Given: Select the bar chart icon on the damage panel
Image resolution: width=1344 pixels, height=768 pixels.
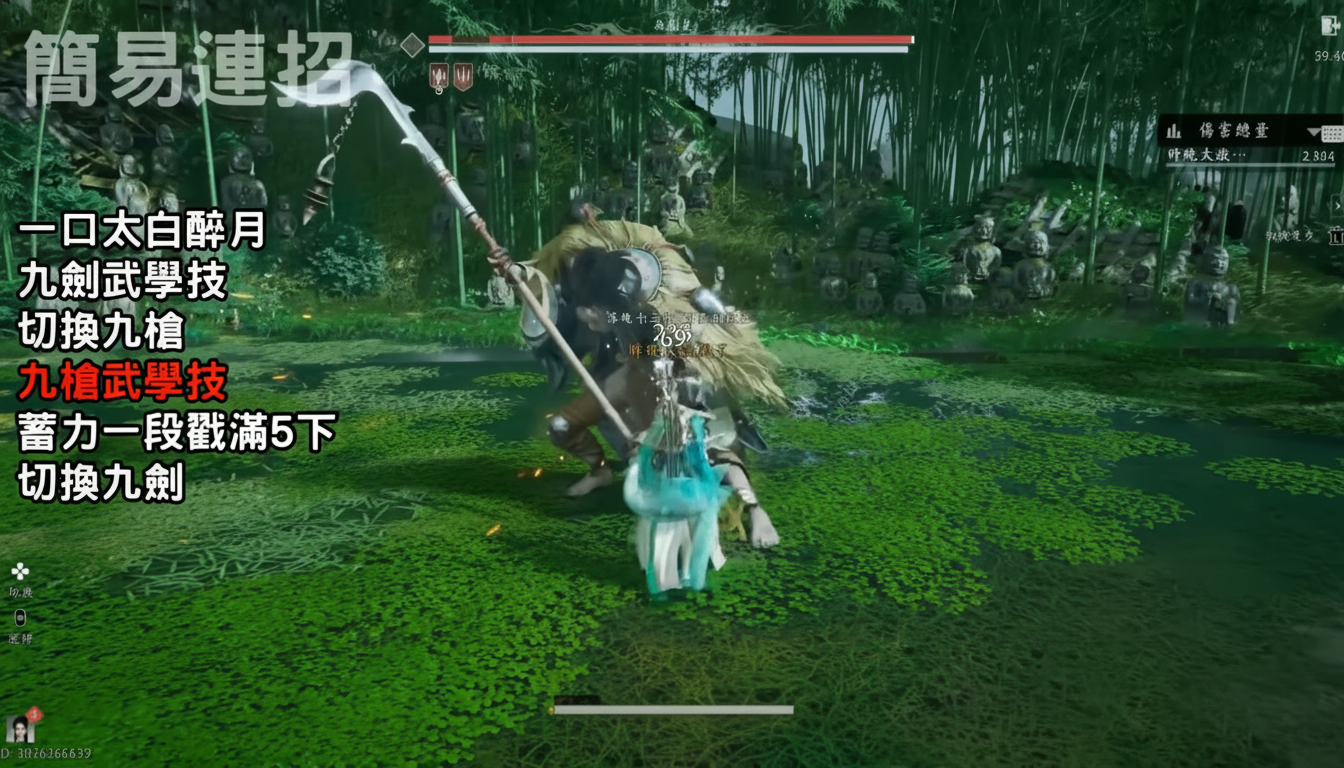Looking at the screenshot, I should click(x=1173, y=132).
